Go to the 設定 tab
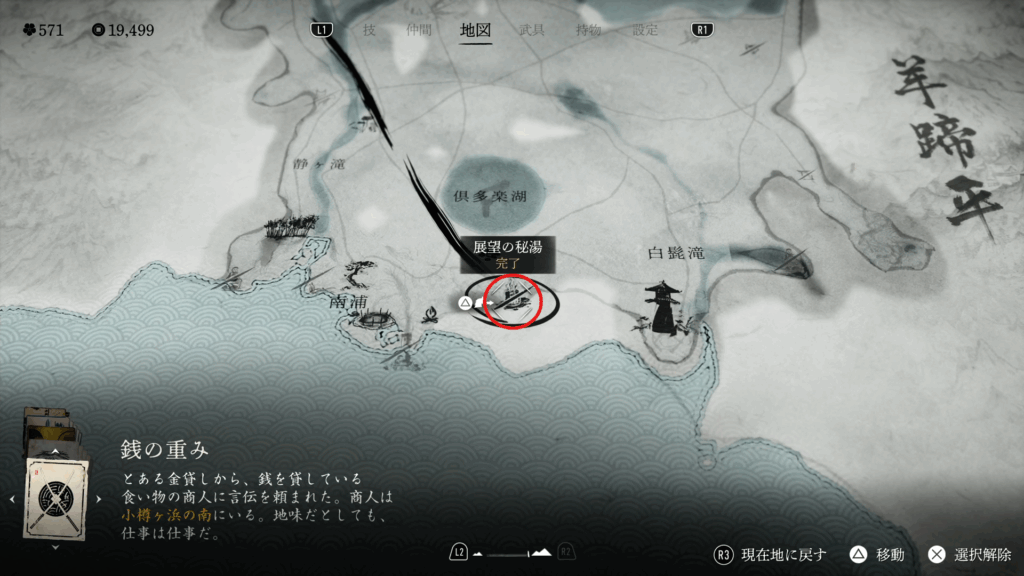Image resolution: width=1024 pixels, height=576 pixels. pos(645,30)
